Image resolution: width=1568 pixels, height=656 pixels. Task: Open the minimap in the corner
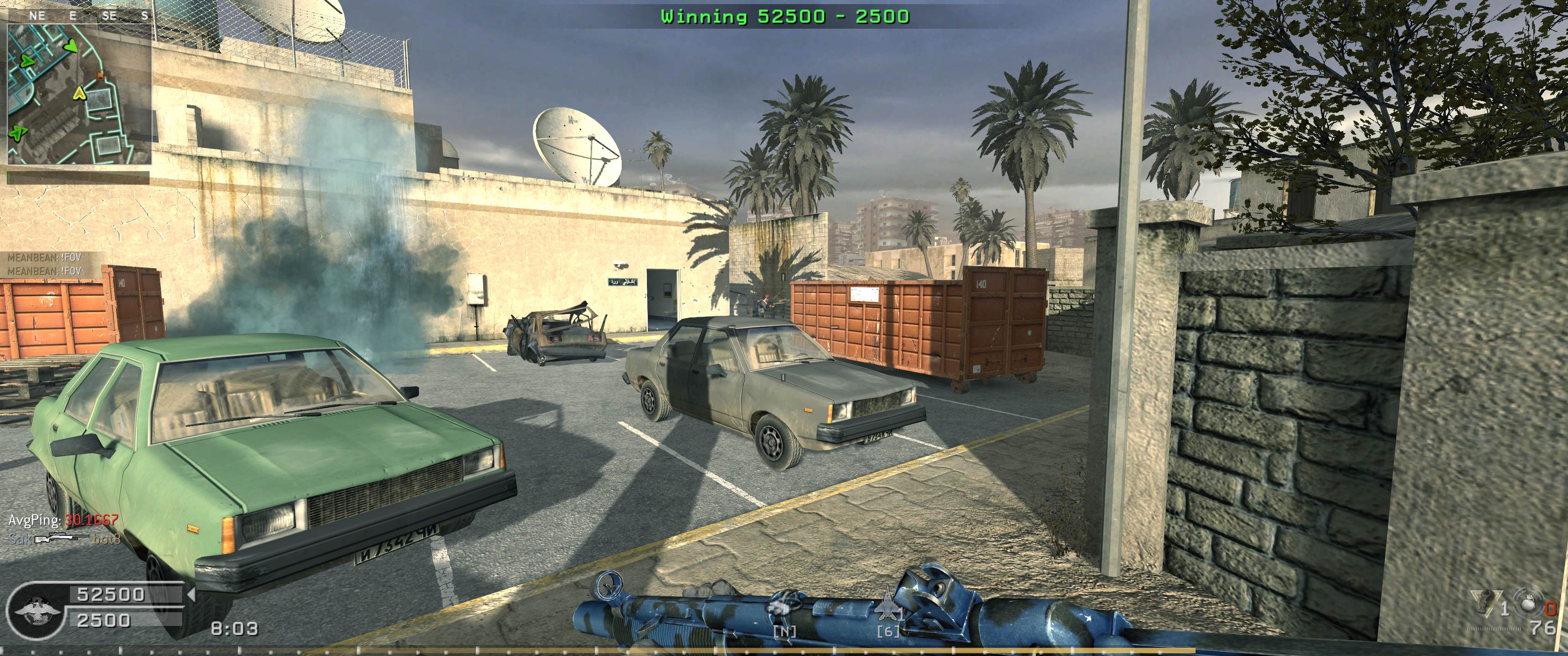click(79, 94)
